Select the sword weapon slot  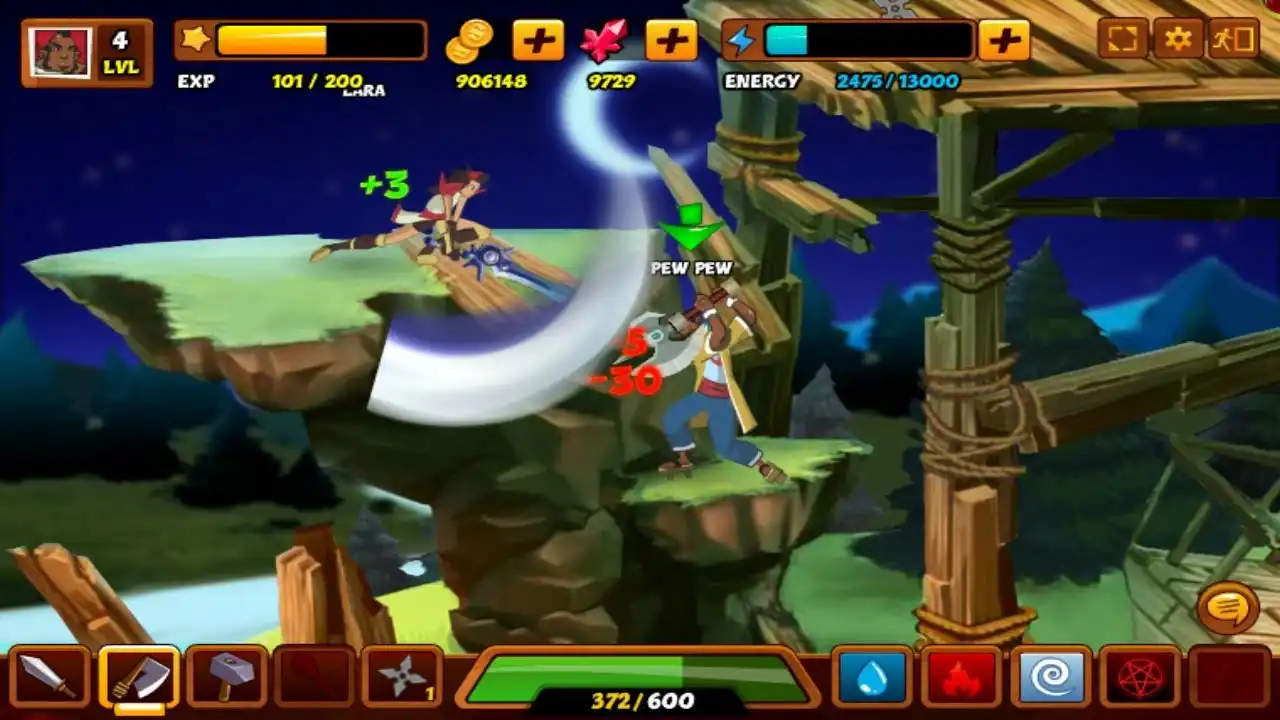49,678
